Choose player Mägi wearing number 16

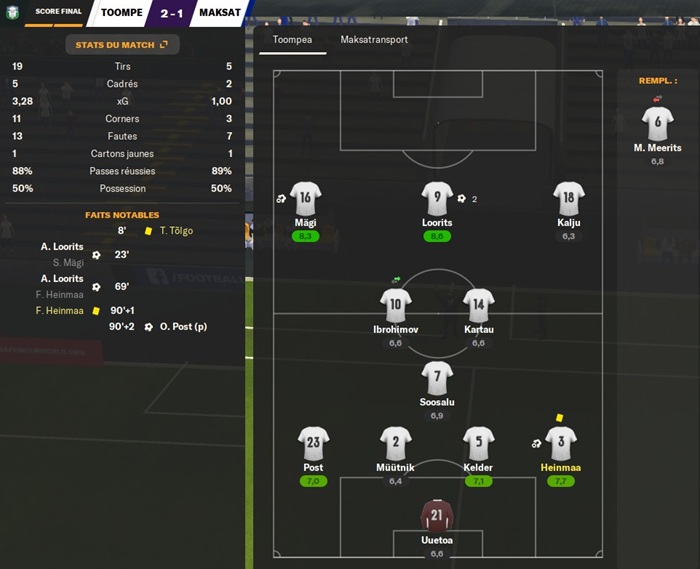pyautogui.click(x=305, y=197)
